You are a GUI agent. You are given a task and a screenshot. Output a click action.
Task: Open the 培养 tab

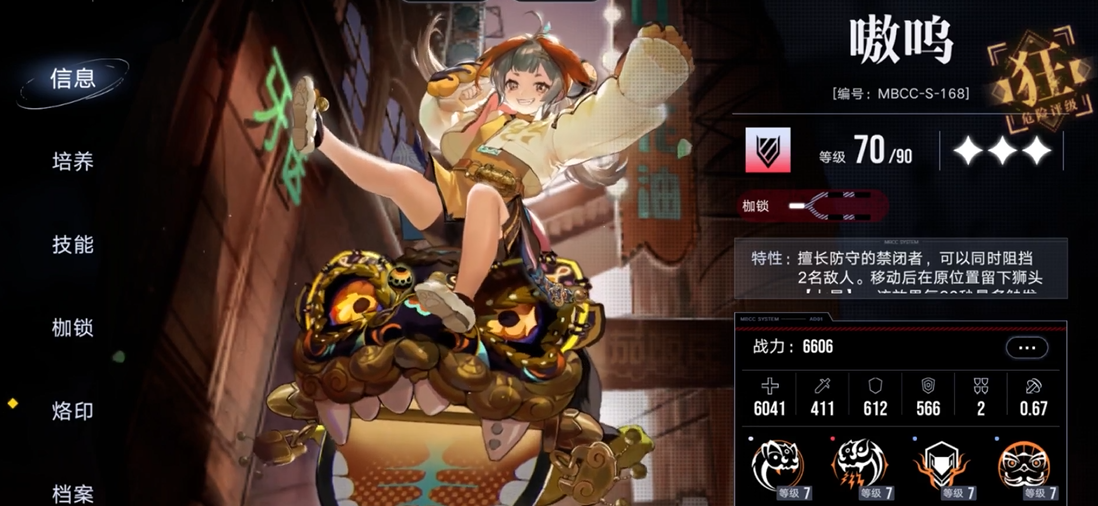click(73, 162)
